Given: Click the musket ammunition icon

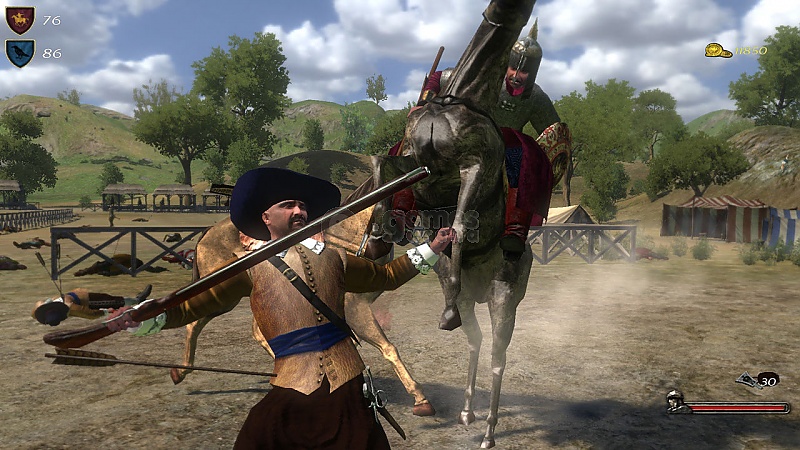Looking at the screenshot, I should click(747, 379).
